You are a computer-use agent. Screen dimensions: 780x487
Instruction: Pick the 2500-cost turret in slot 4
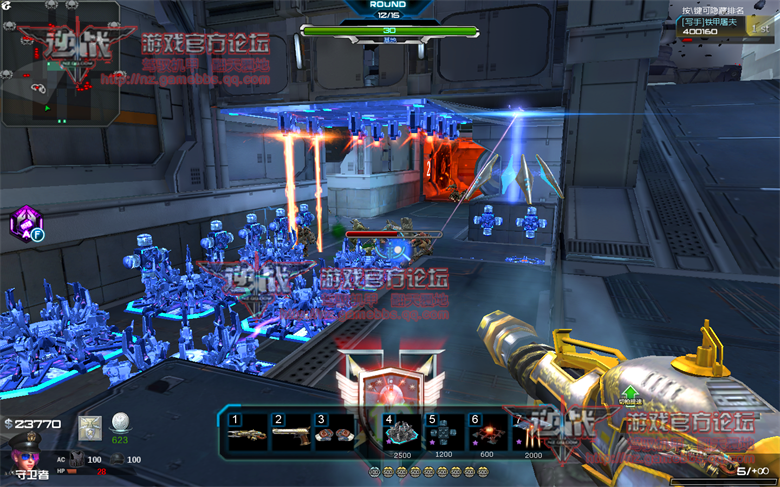click(x=401, y=431)
